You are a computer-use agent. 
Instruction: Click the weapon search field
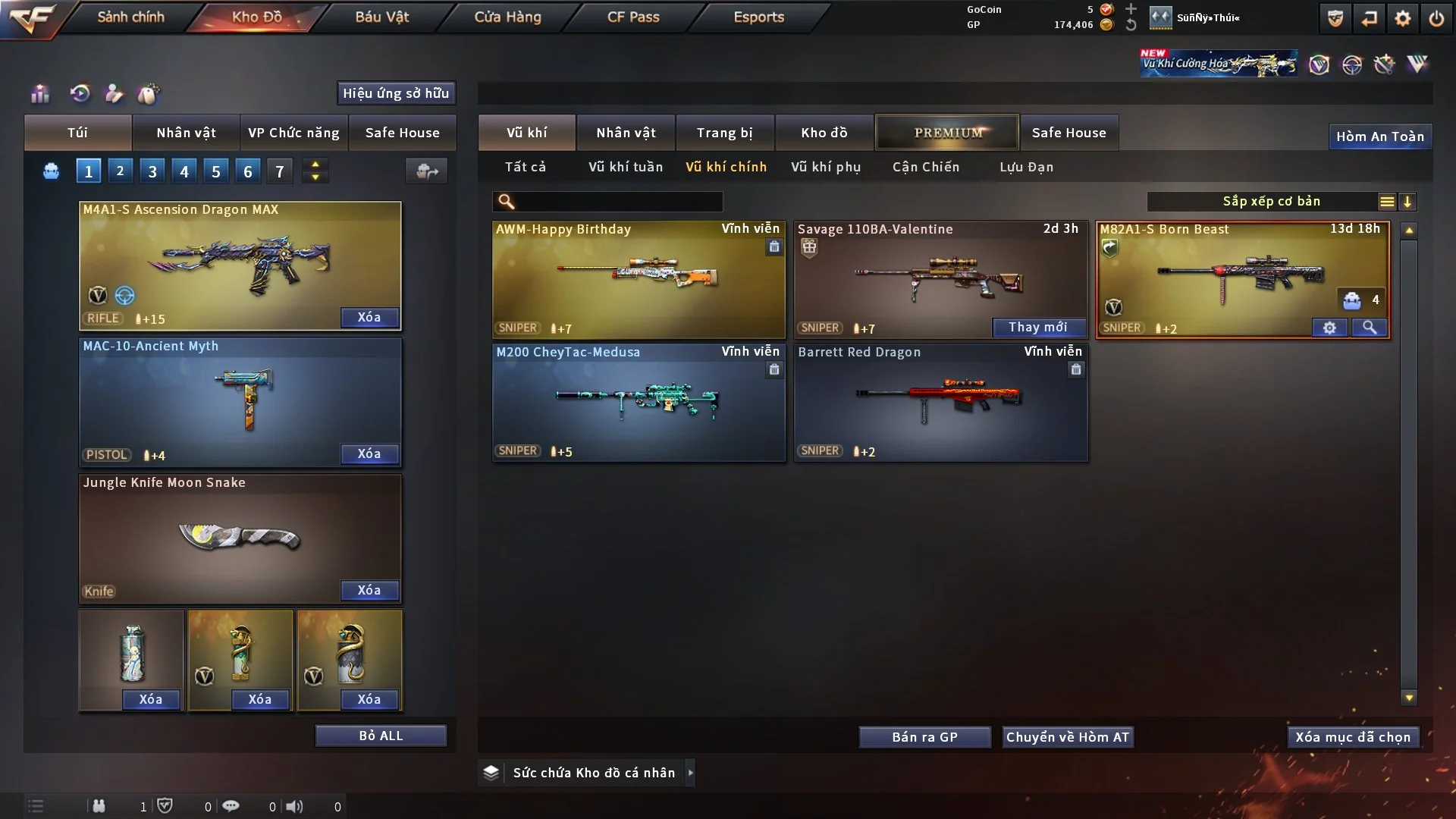tap(618, 202)
